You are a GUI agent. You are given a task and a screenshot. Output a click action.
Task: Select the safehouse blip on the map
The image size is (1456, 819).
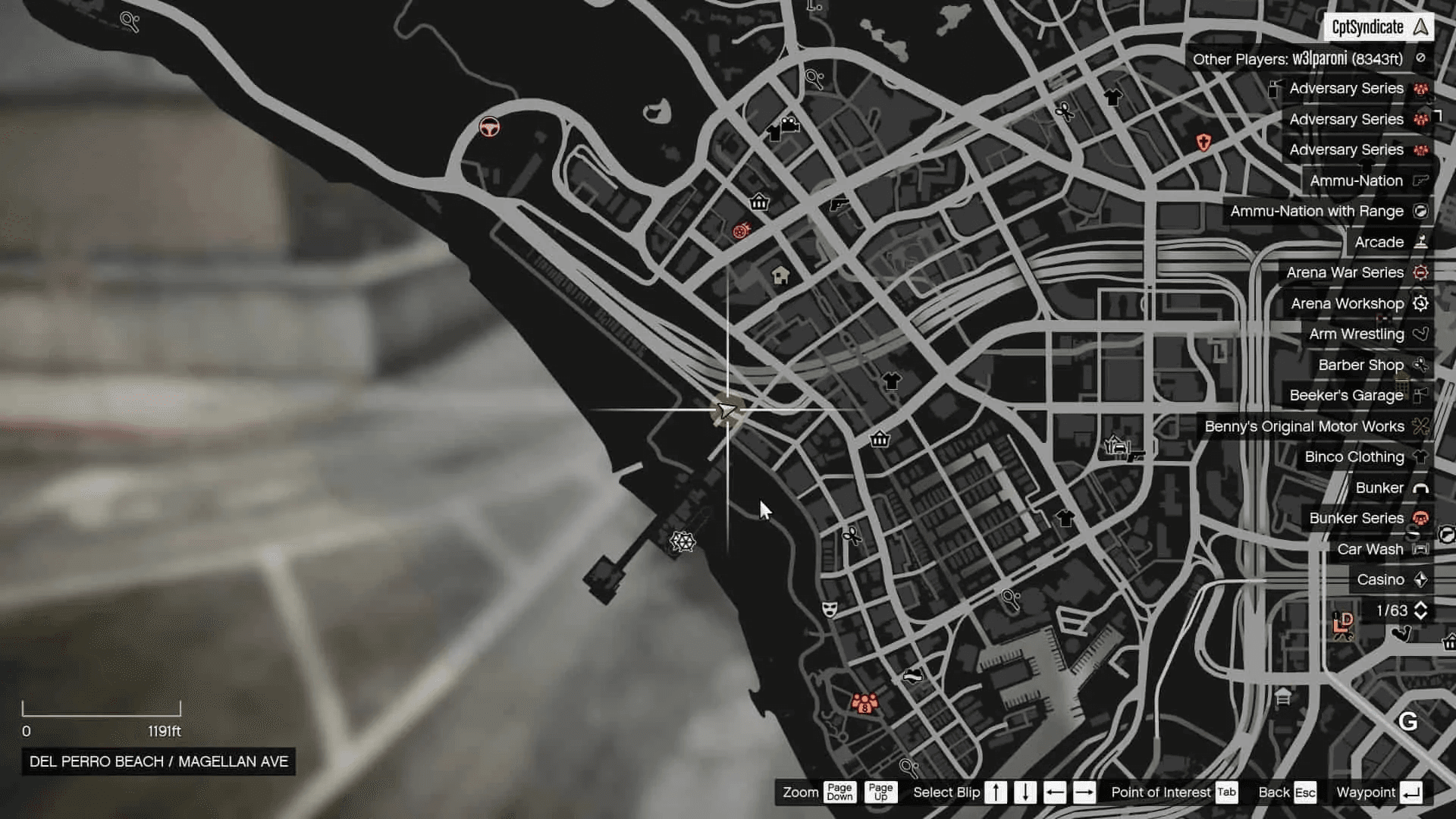tap(780, 275)
